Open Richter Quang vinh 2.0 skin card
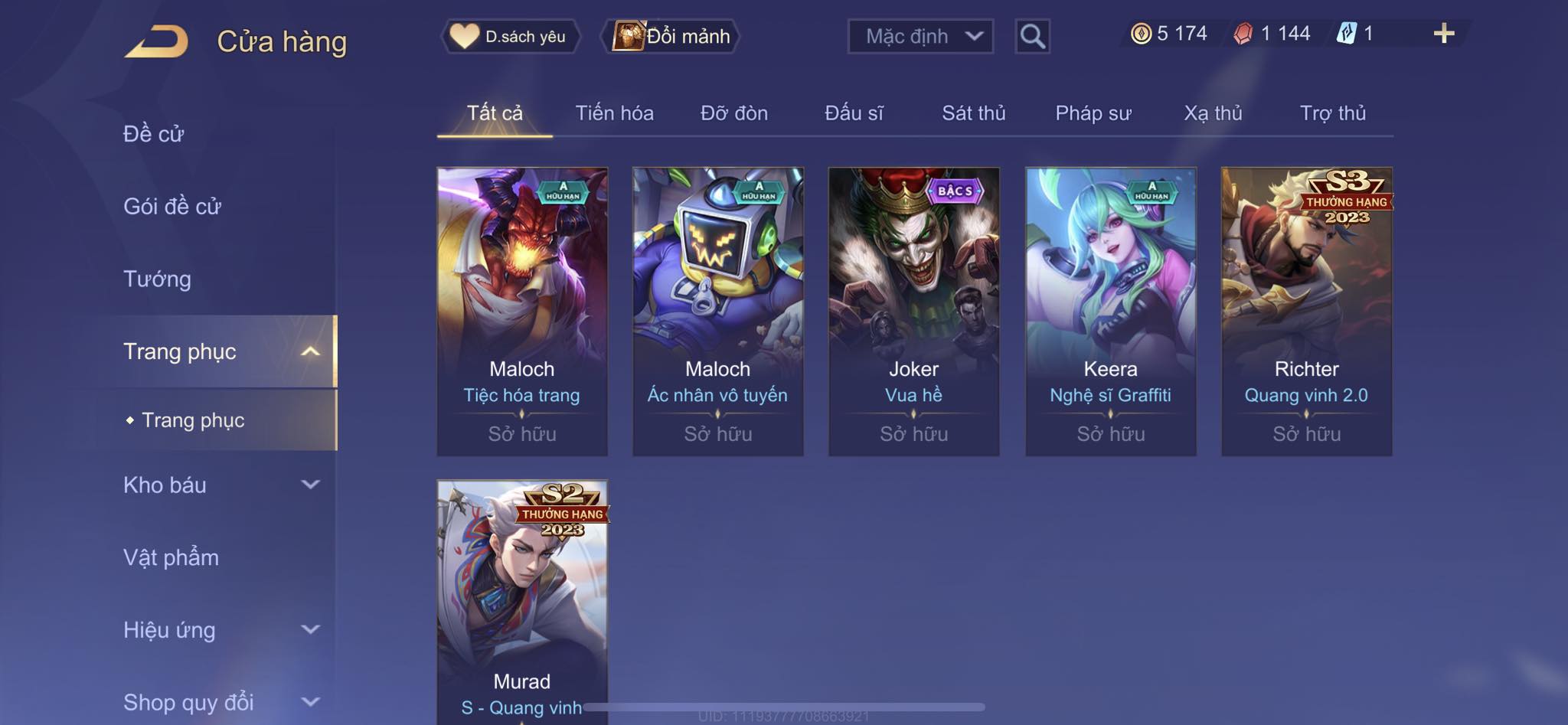Screen dimensions: 1568x725 tap(1306, 310)
